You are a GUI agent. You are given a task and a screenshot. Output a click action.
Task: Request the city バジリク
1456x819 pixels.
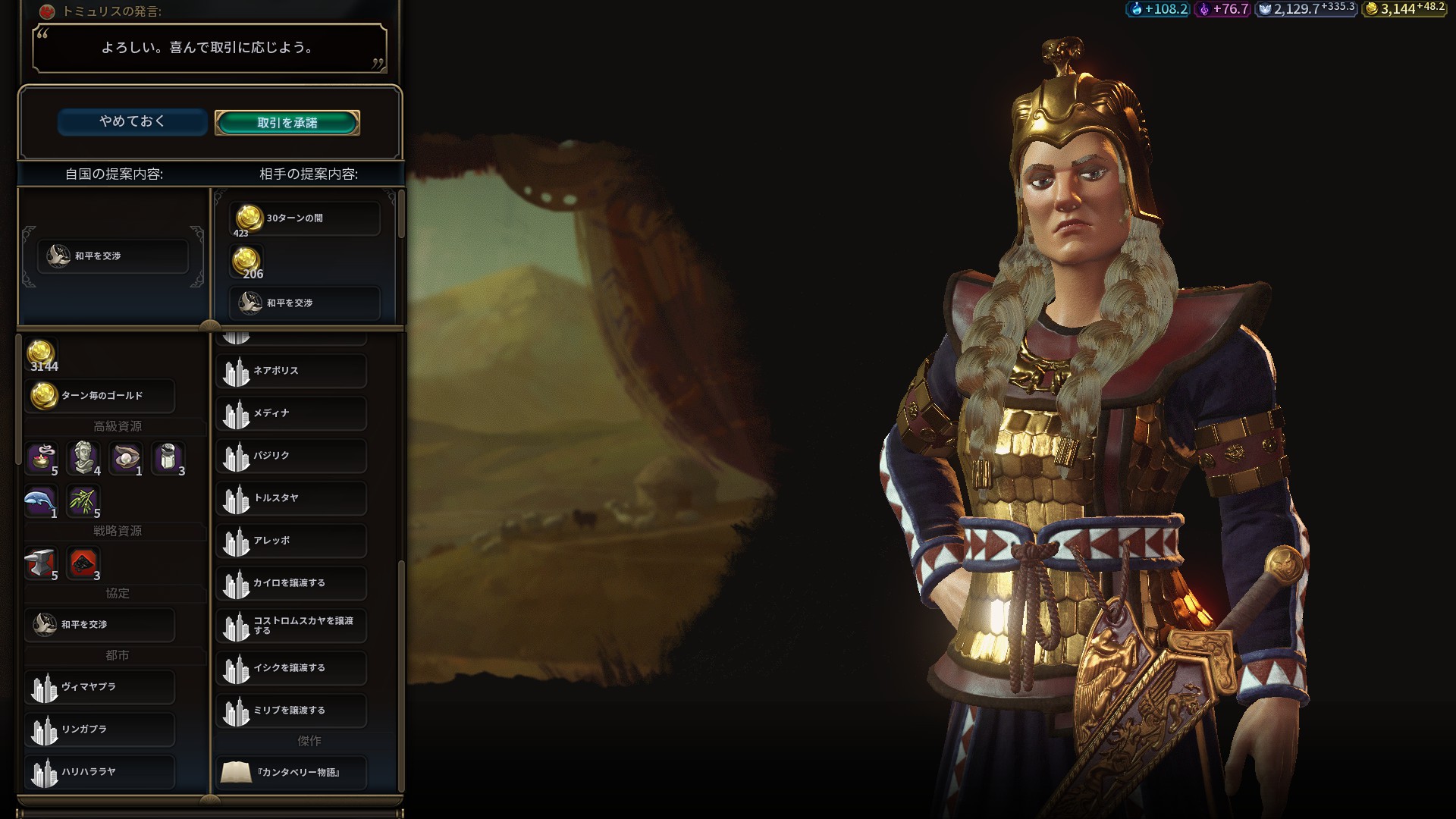click(x=291, y=456)
